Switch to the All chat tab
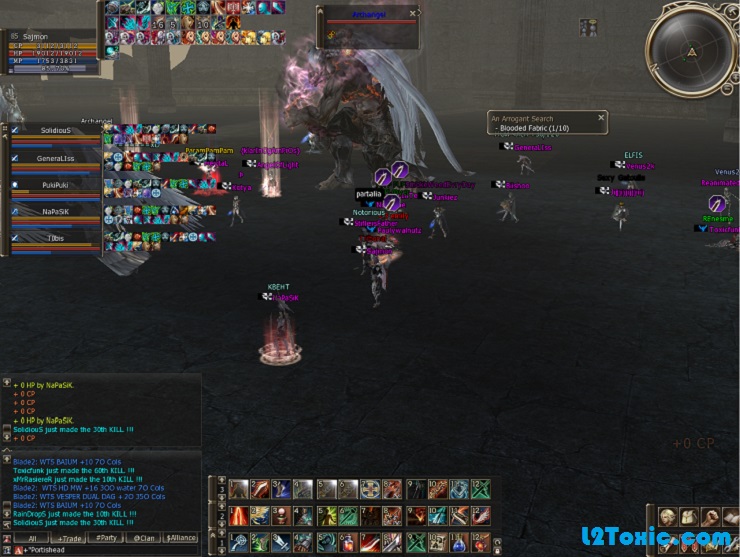 [31, 538]
